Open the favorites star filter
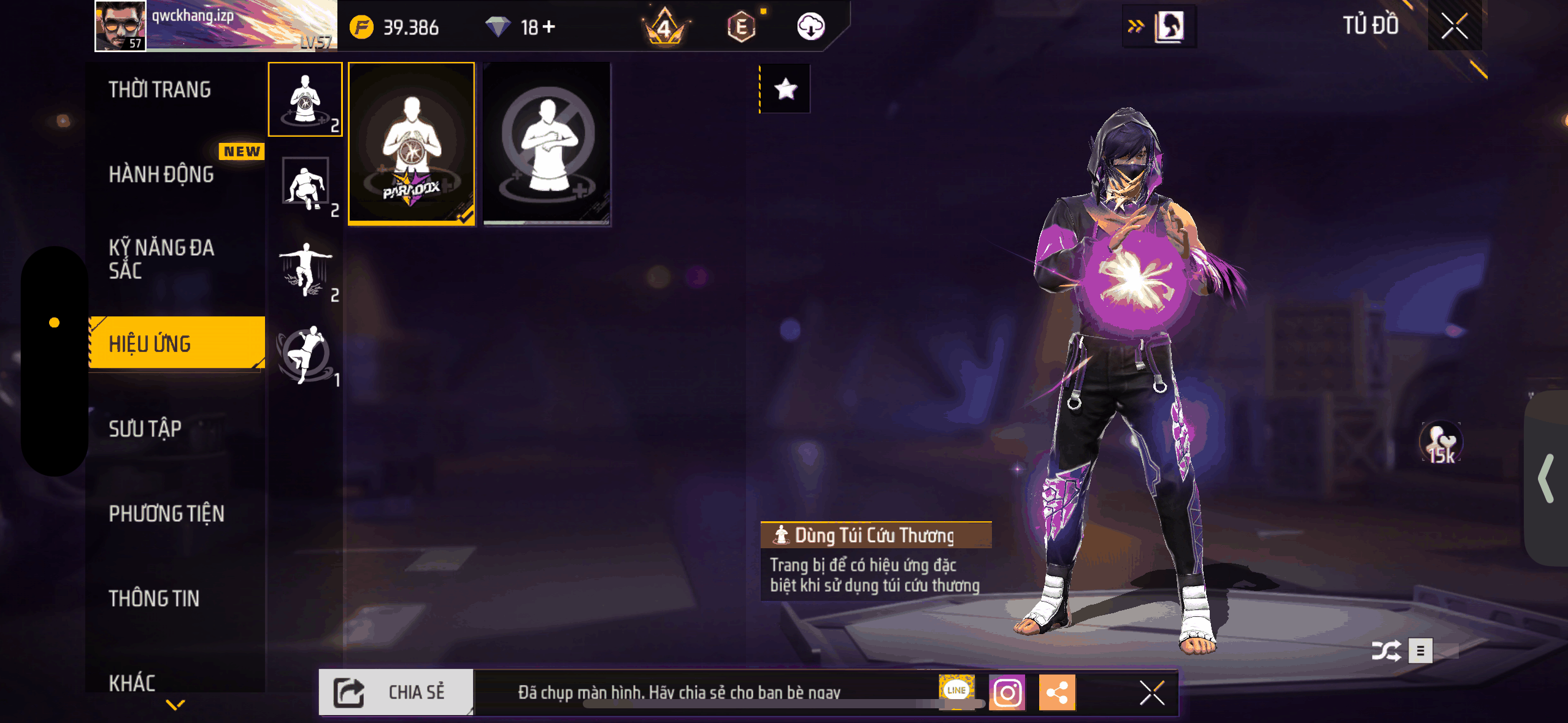 (x=785, y=90)
